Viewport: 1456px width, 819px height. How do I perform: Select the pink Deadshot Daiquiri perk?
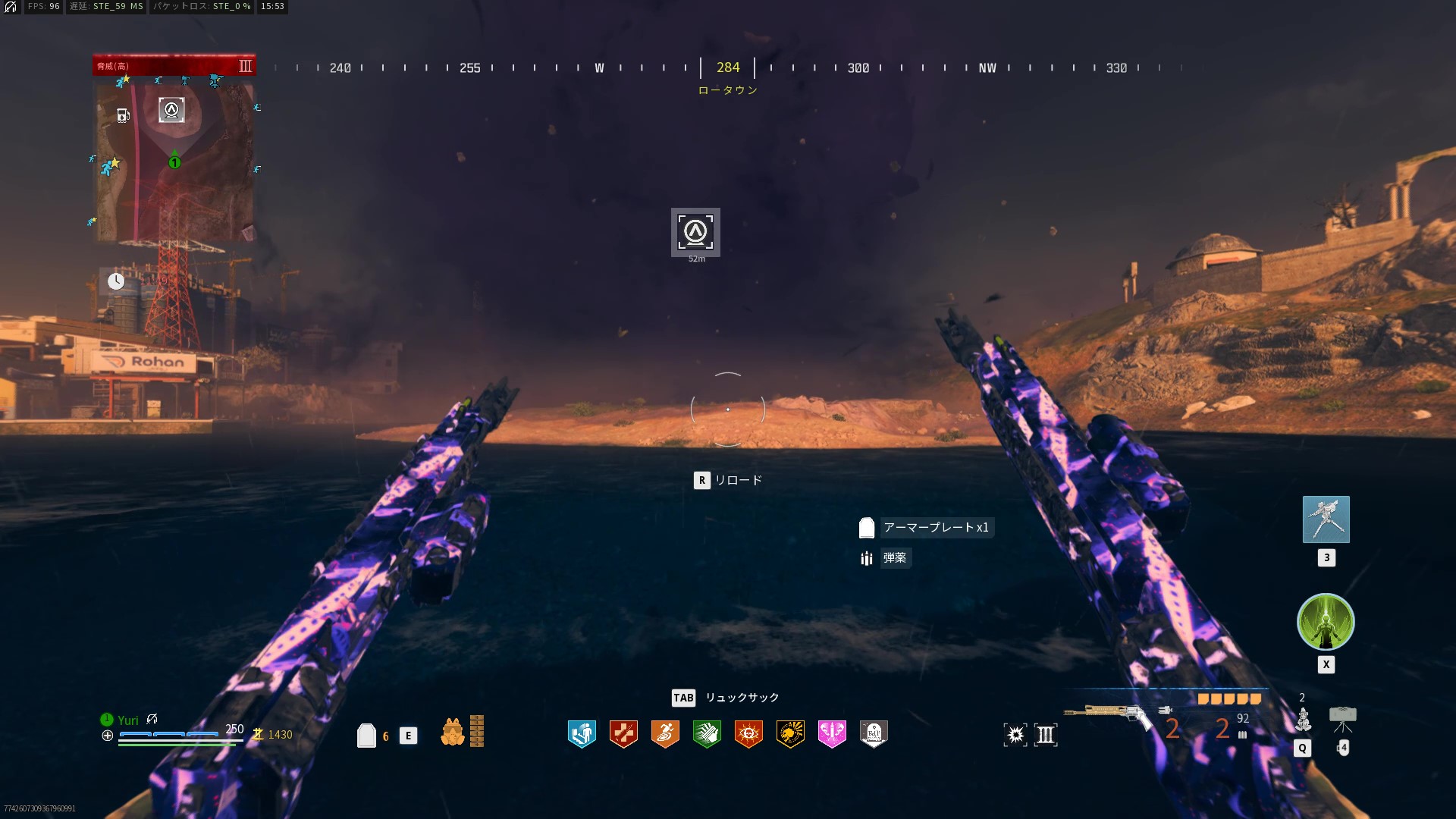pos(832,733)
